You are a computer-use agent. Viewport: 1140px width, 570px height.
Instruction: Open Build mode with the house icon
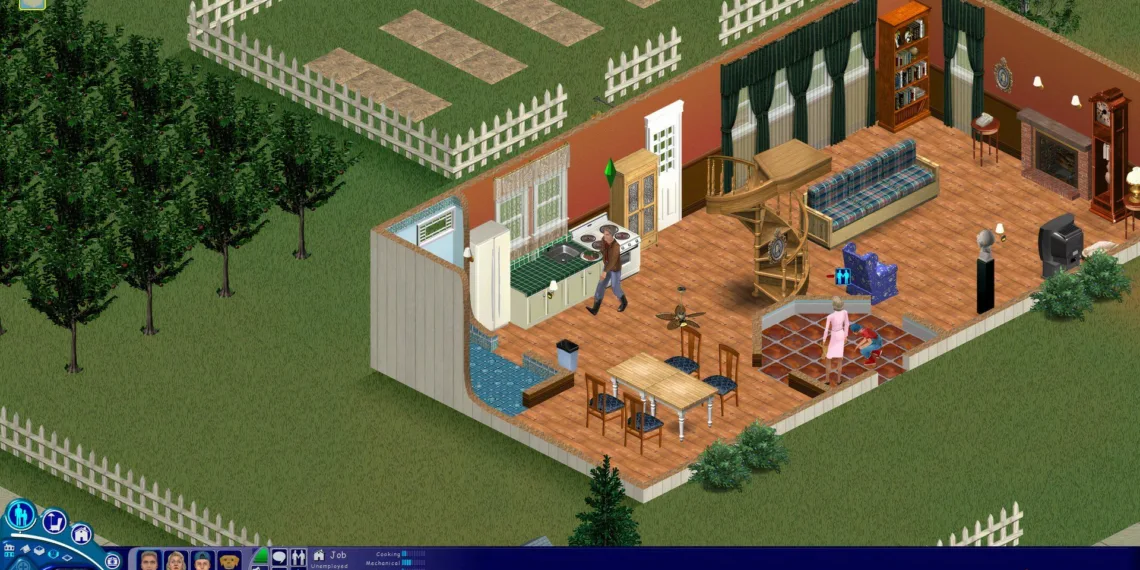click(x=81, y=535)
